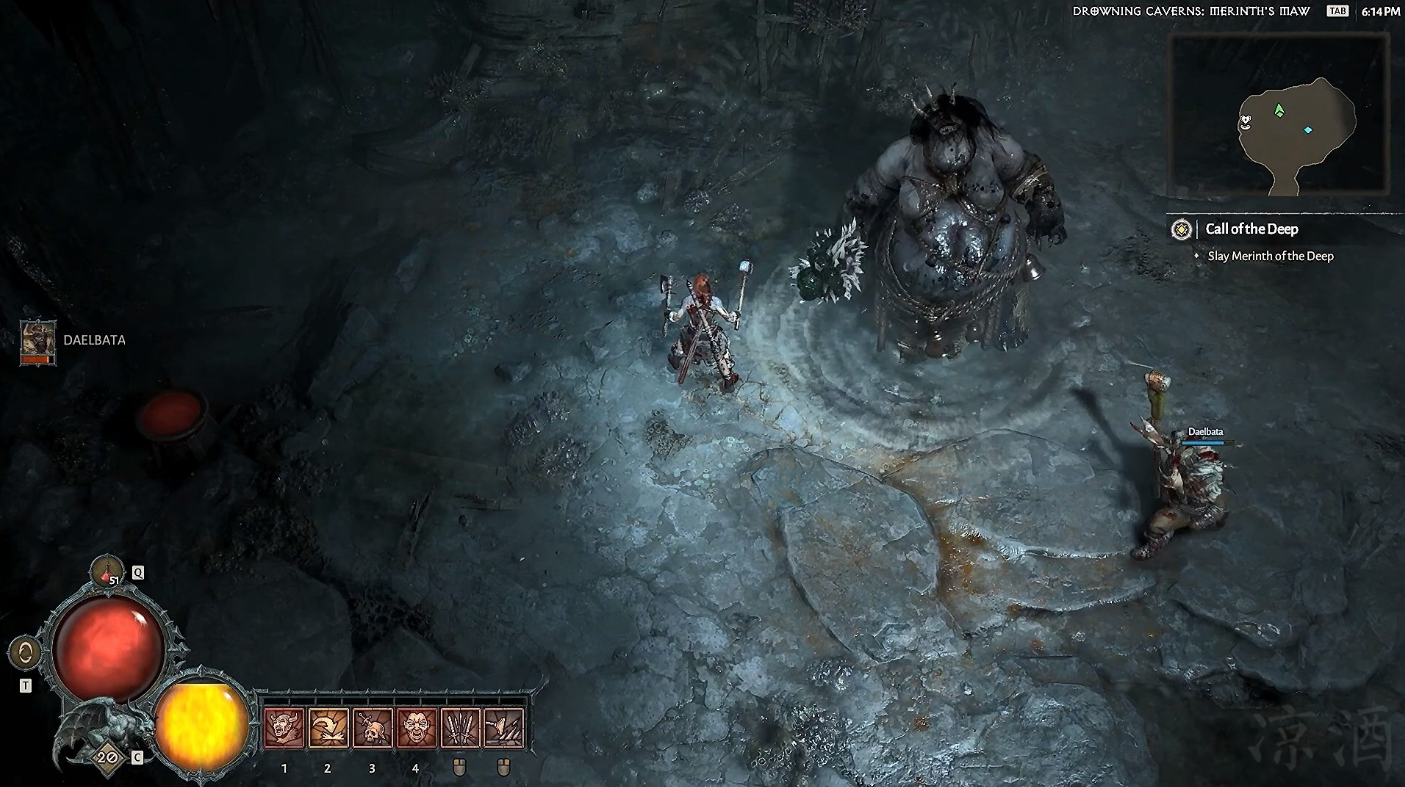Activate the horned screaming face skill
The image size is (1405, 787).
click(x=284, y=728)
